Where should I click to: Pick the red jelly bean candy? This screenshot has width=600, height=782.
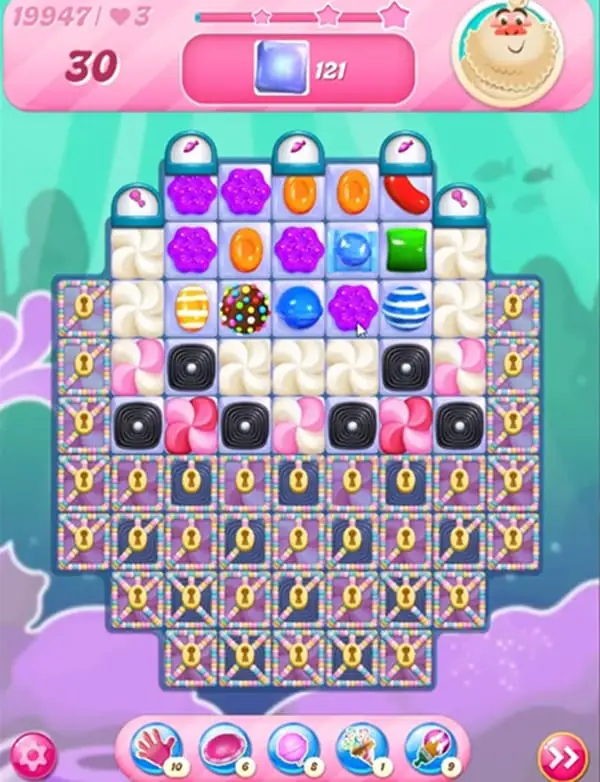pyautogui.click(x=406, y=192)
